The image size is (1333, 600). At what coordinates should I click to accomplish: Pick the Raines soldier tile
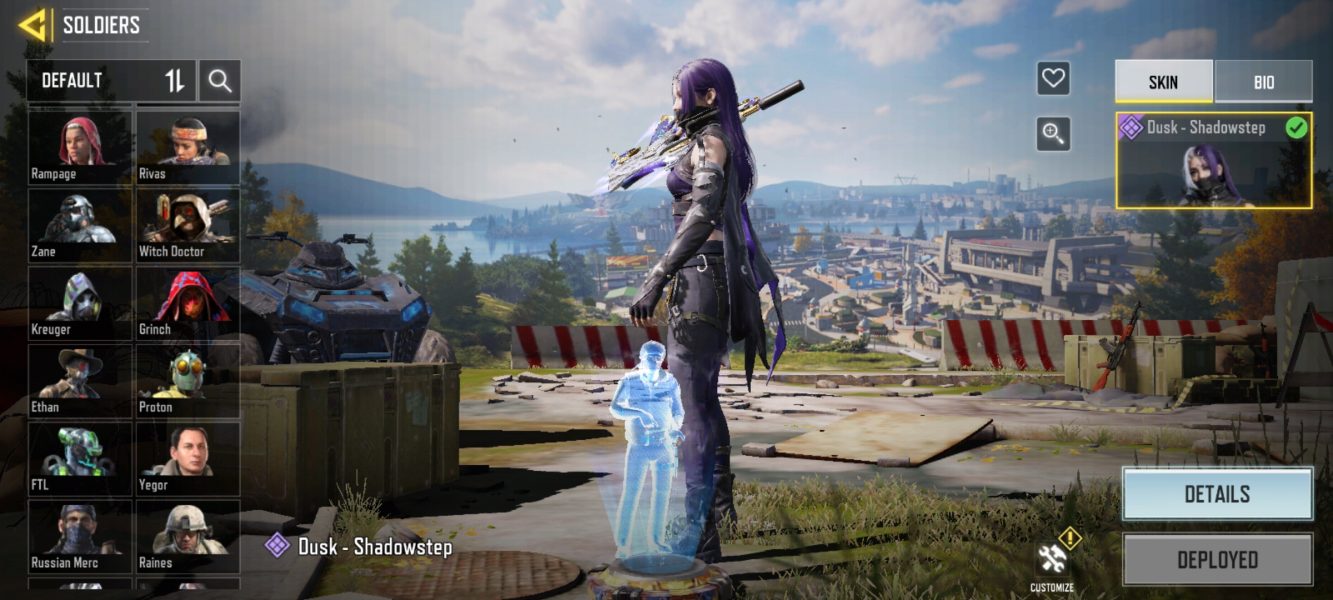tap(188, 536)
